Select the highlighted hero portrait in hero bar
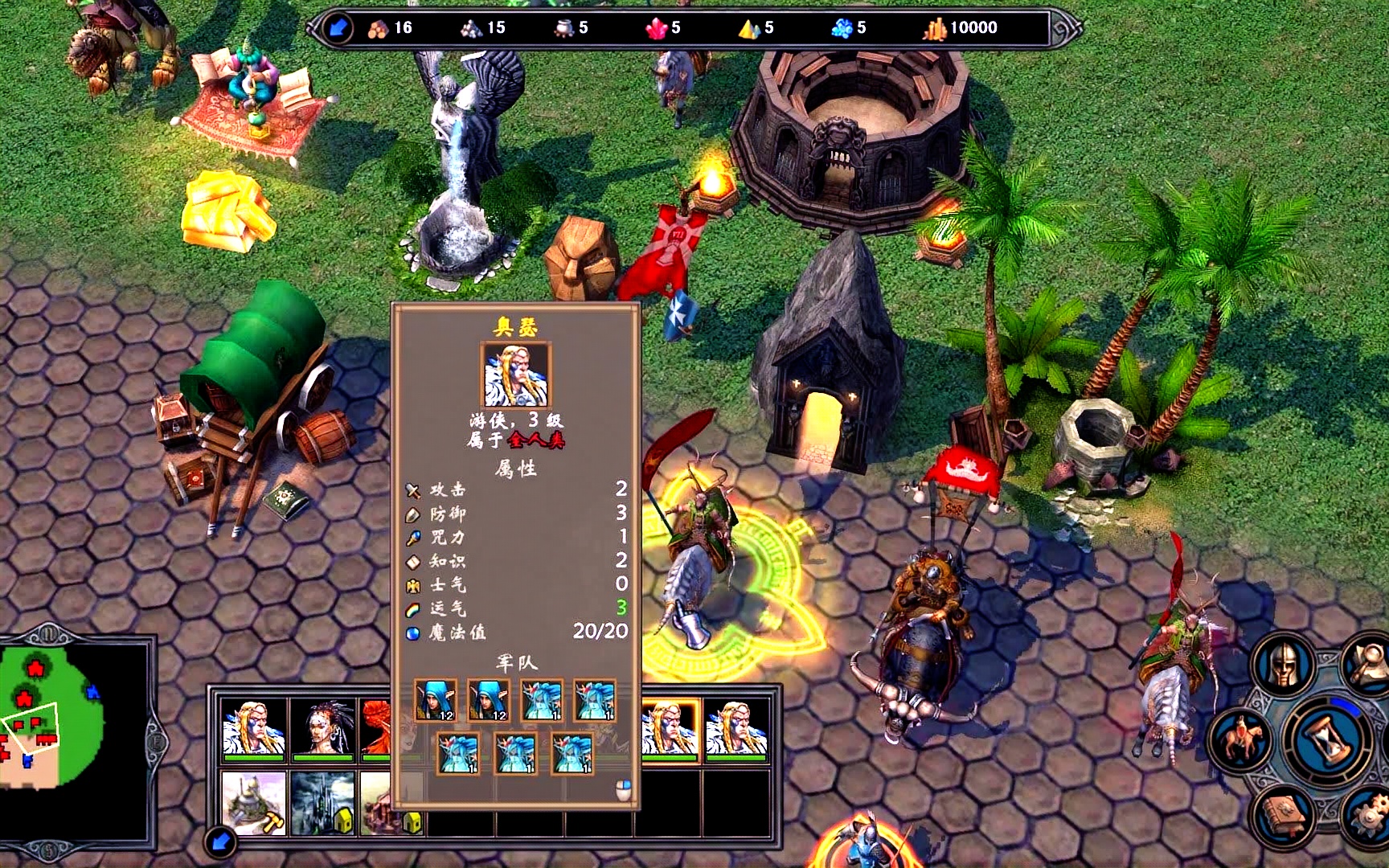The width and height of the screenshot is (1389, 868). (x=670, y=729)
